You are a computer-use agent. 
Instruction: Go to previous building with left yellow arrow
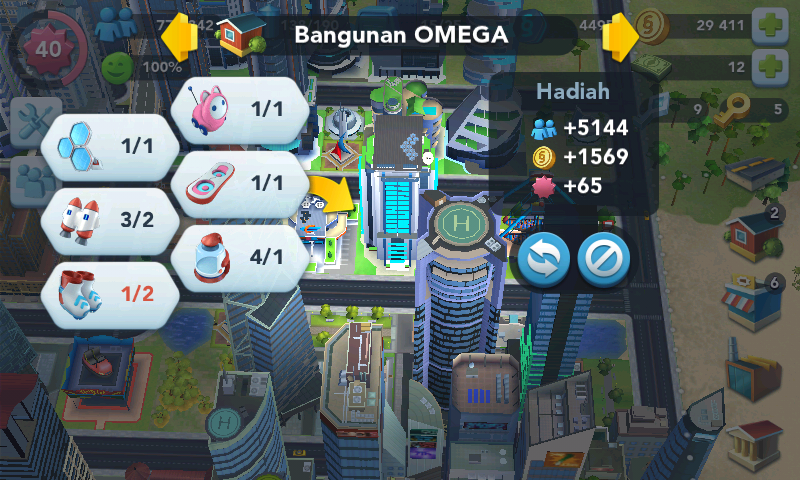[179, 37]
